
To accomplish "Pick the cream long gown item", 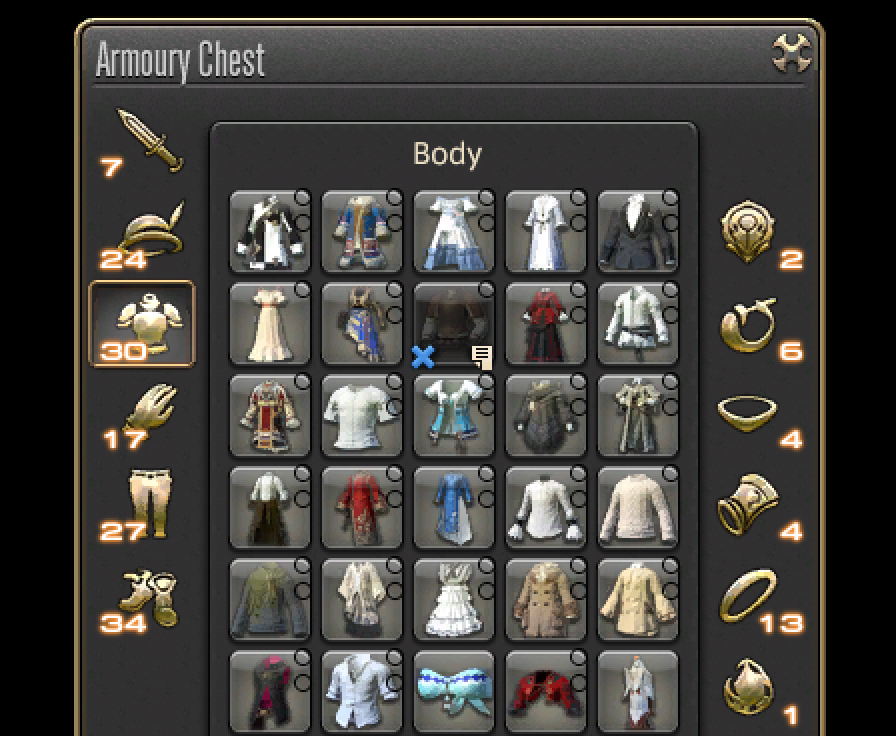I will point(270,324).
